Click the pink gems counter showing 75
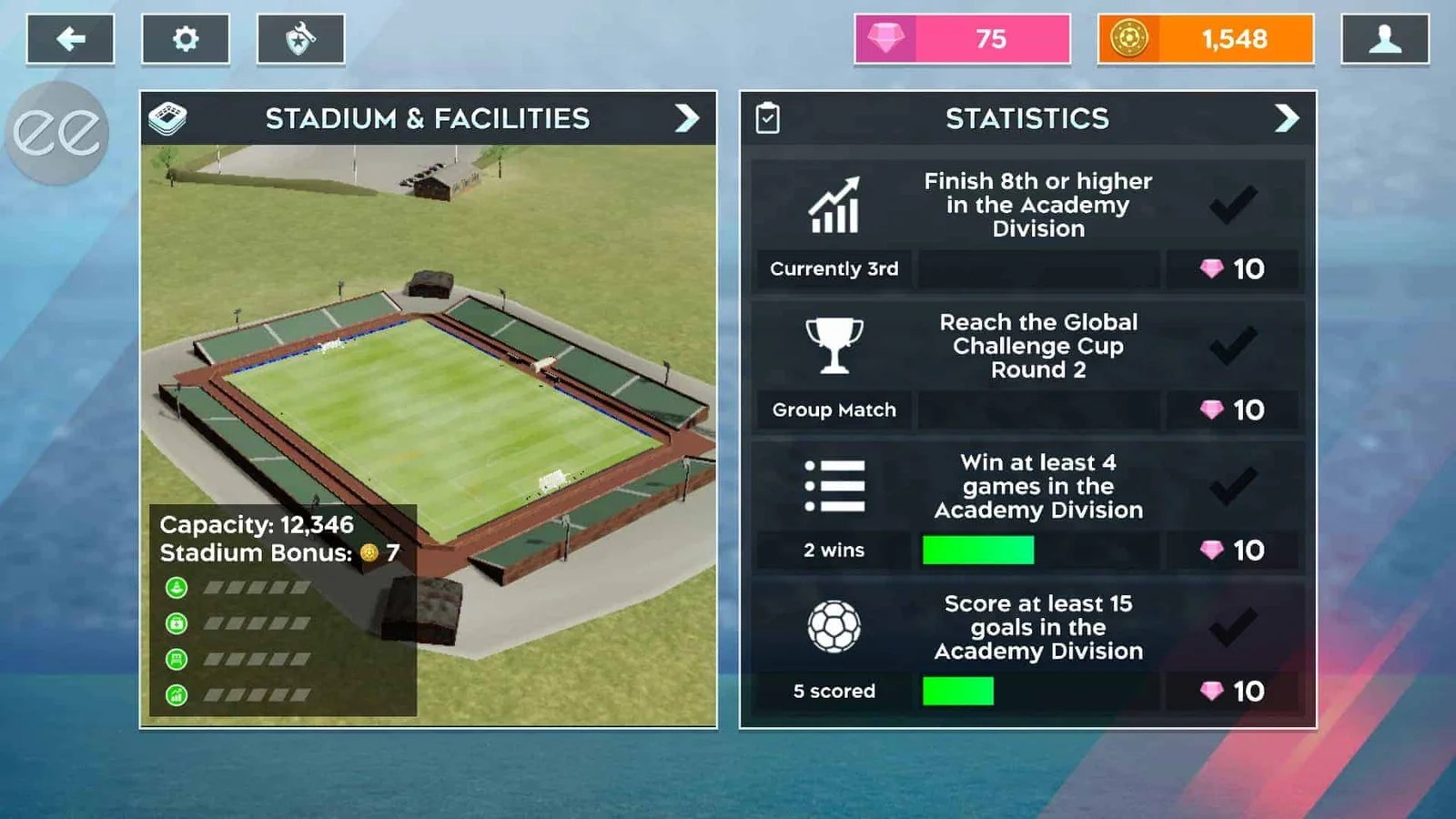 pos(963,39)
